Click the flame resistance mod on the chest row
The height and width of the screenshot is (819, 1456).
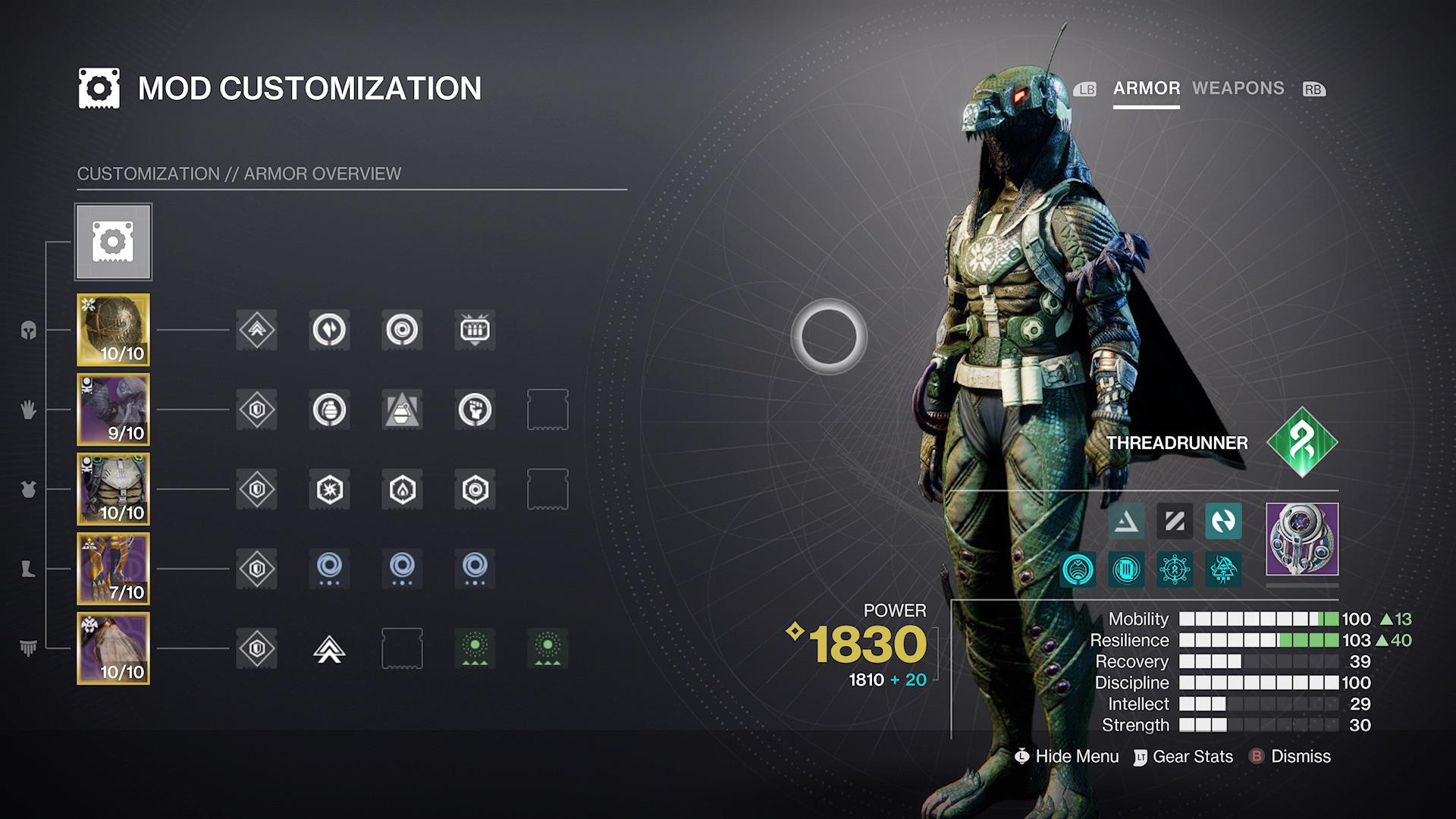point(403,489)
